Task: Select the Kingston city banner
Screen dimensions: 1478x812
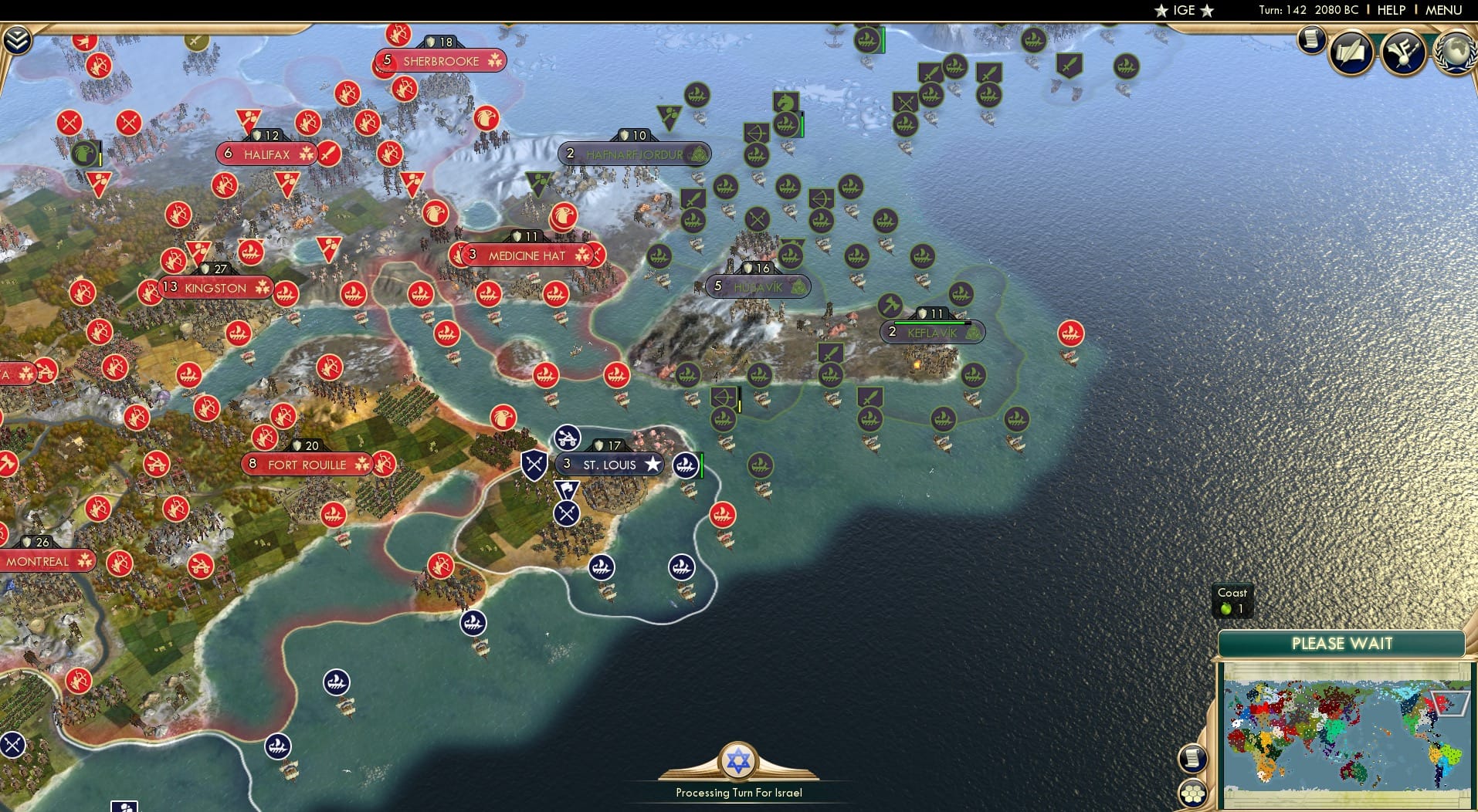Action: [215, 288]
